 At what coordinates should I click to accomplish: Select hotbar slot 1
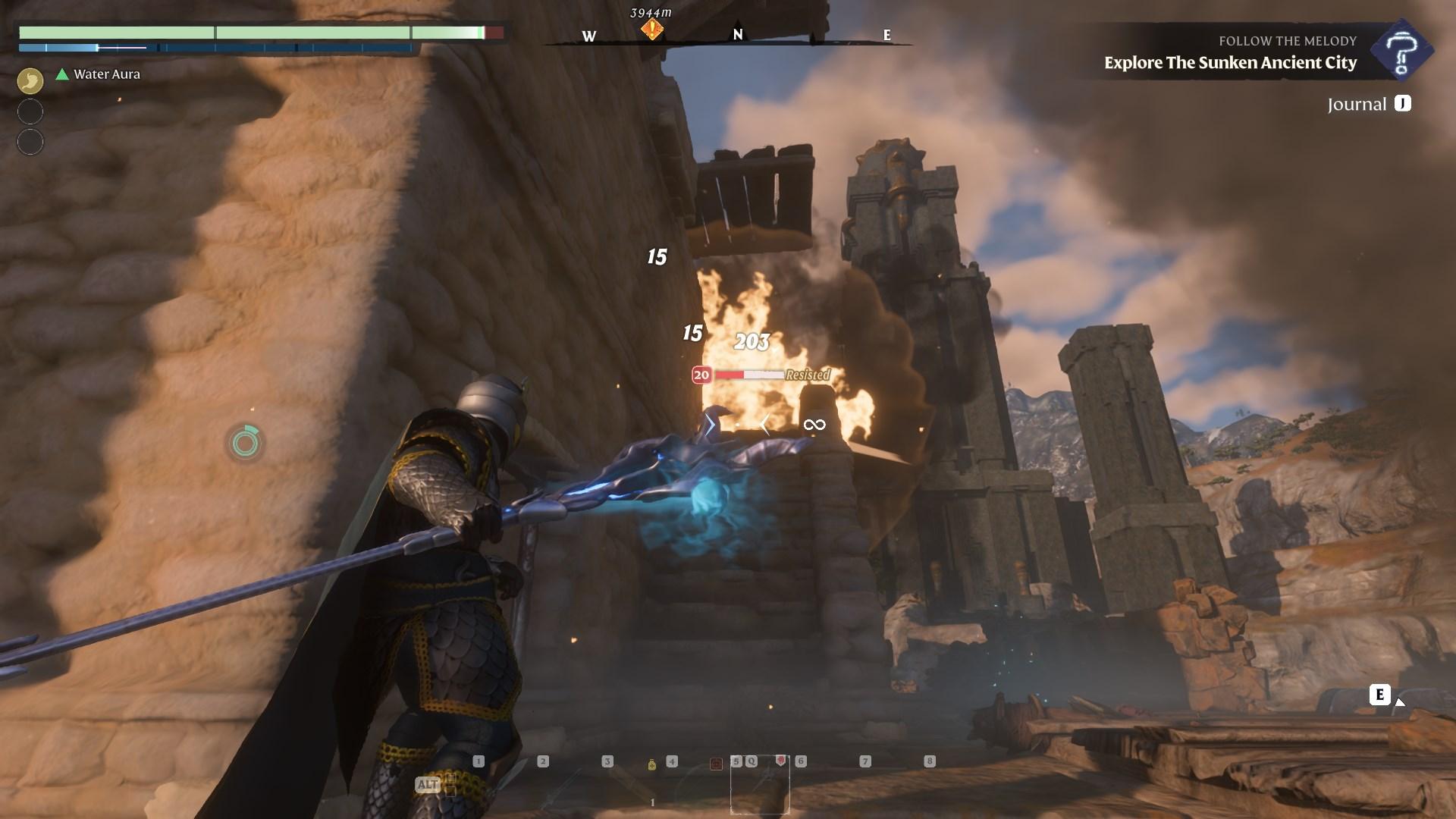click(x=479, y=761)
